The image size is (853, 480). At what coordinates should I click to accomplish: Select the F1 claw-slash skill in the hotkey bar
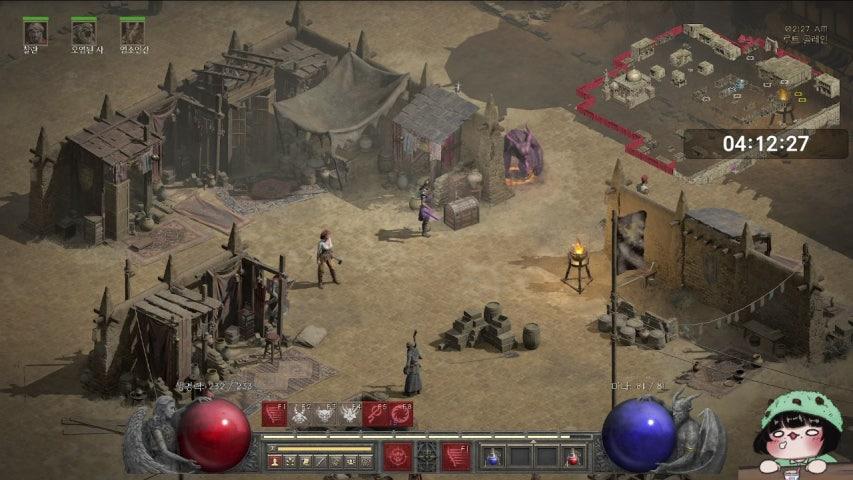[274, 414]
